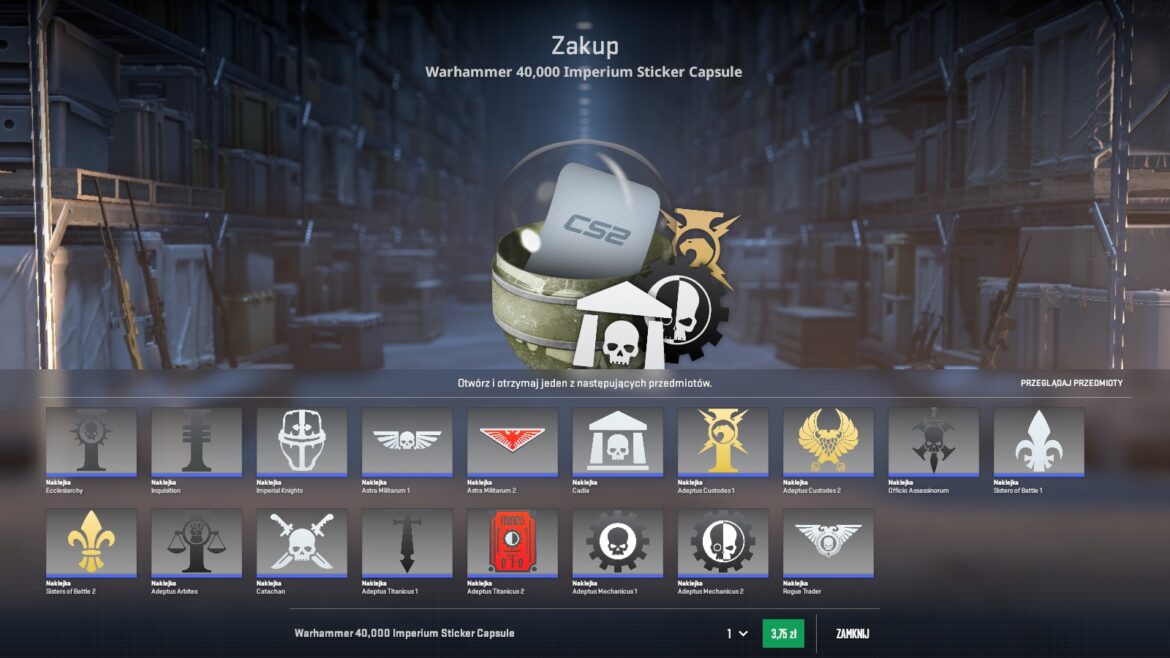The width and height of the screenshot is (1170, 658).
Task: Select the Rogue Trader sticker
Action: 828,542
